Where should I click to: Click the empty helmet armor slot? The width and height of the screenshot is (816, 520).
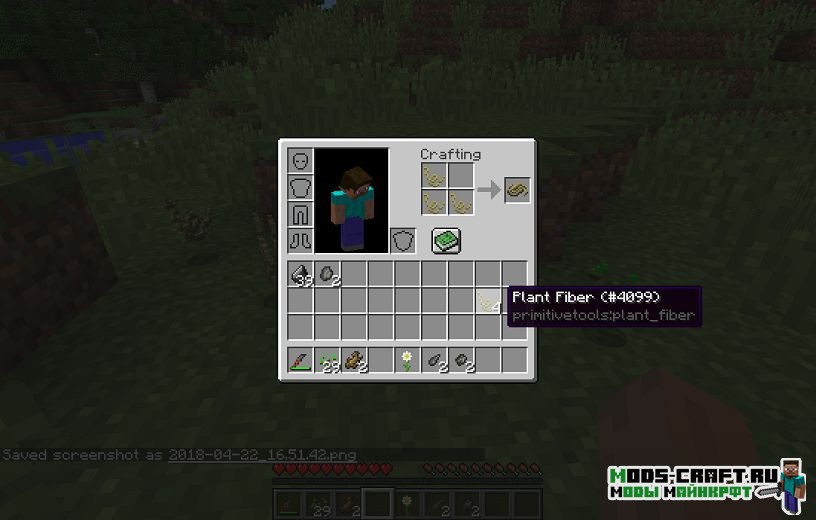point(301,161)
